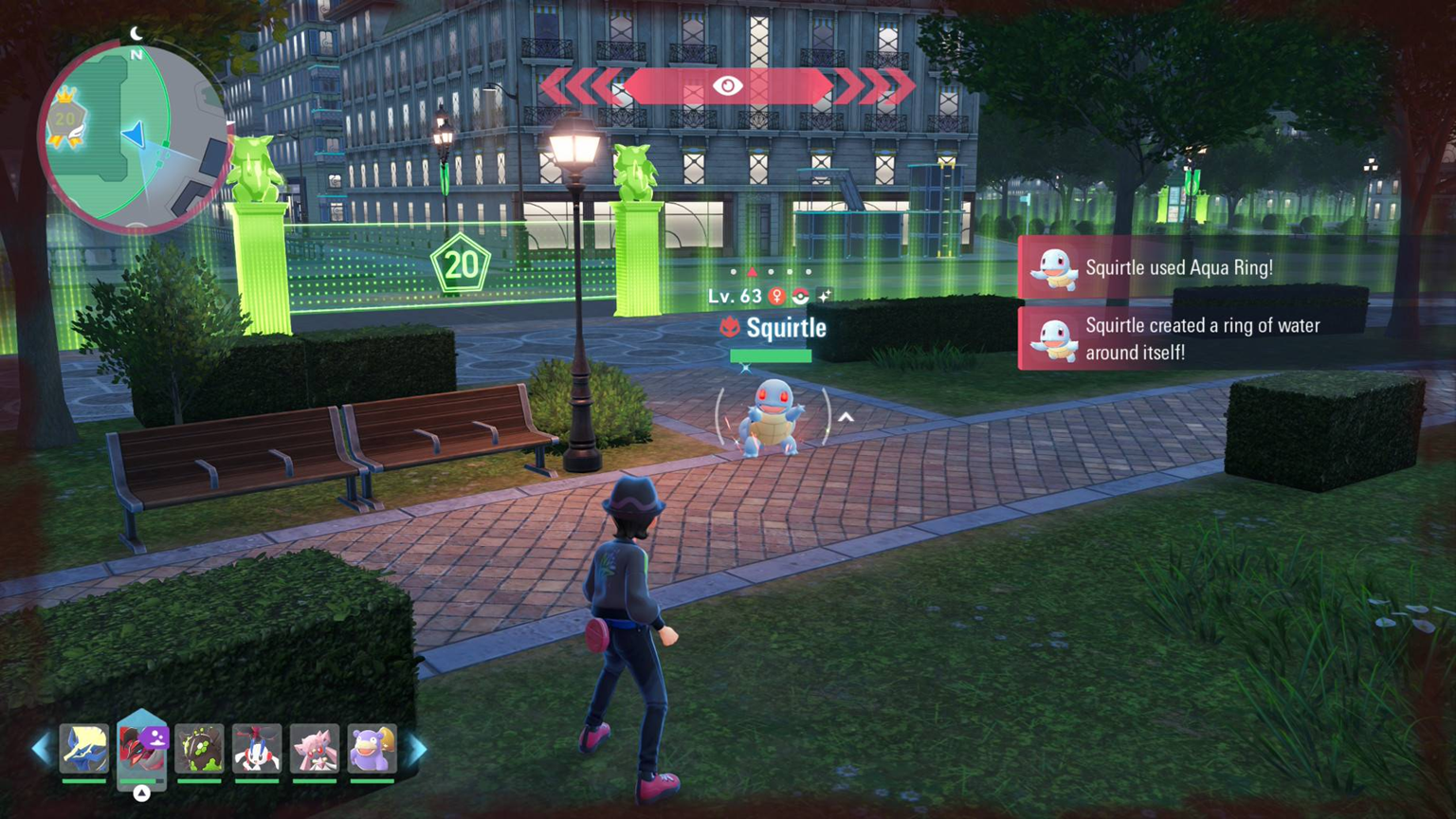1456x819 pixels.
Task: Select the white red-eared party Pokémon
Action: [x=257, y=749]
